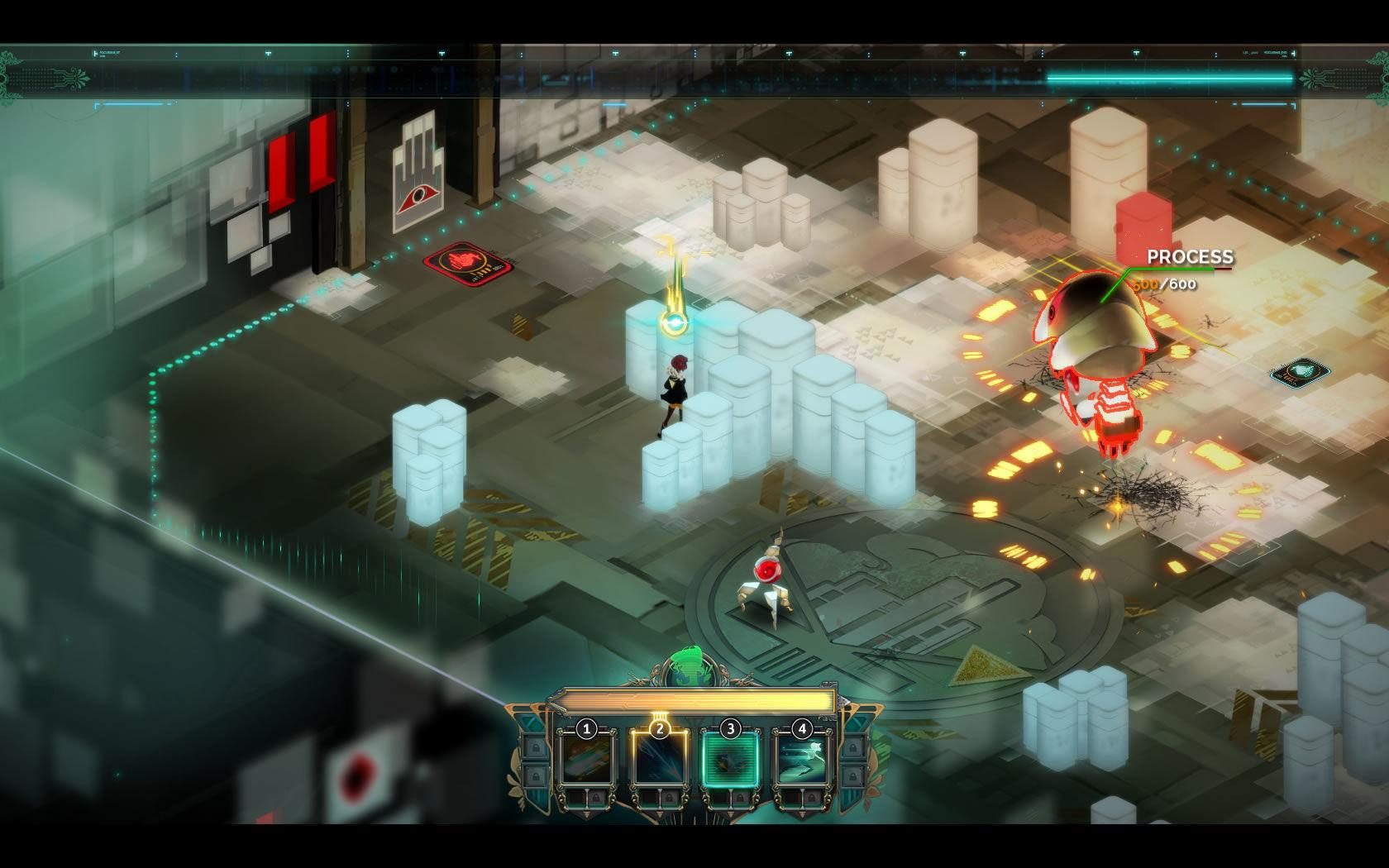
Task: Click the number 2 circle badge
Action: [660, 727]
